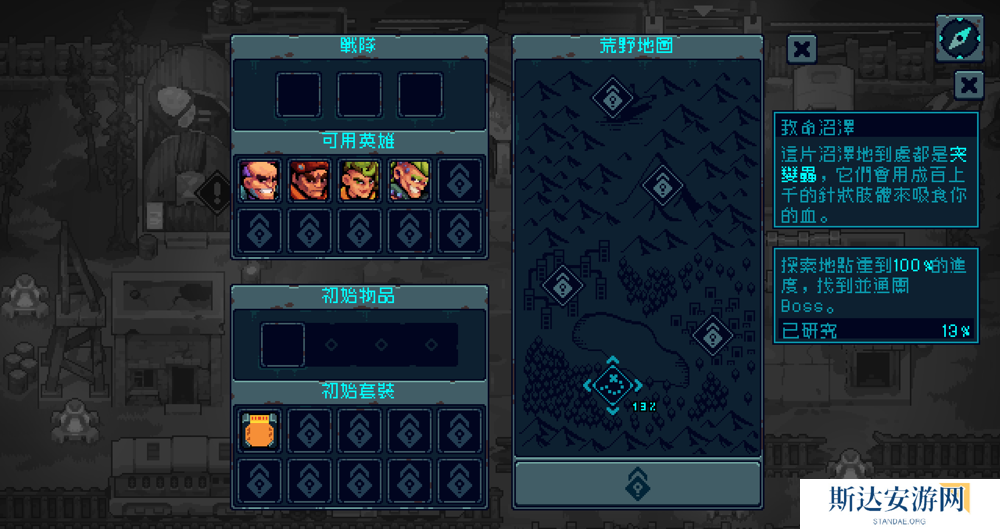This screenshot has width=1000, height=529.
Task: Select the highlighted starting item slot
Action: [x=283, y=343]
